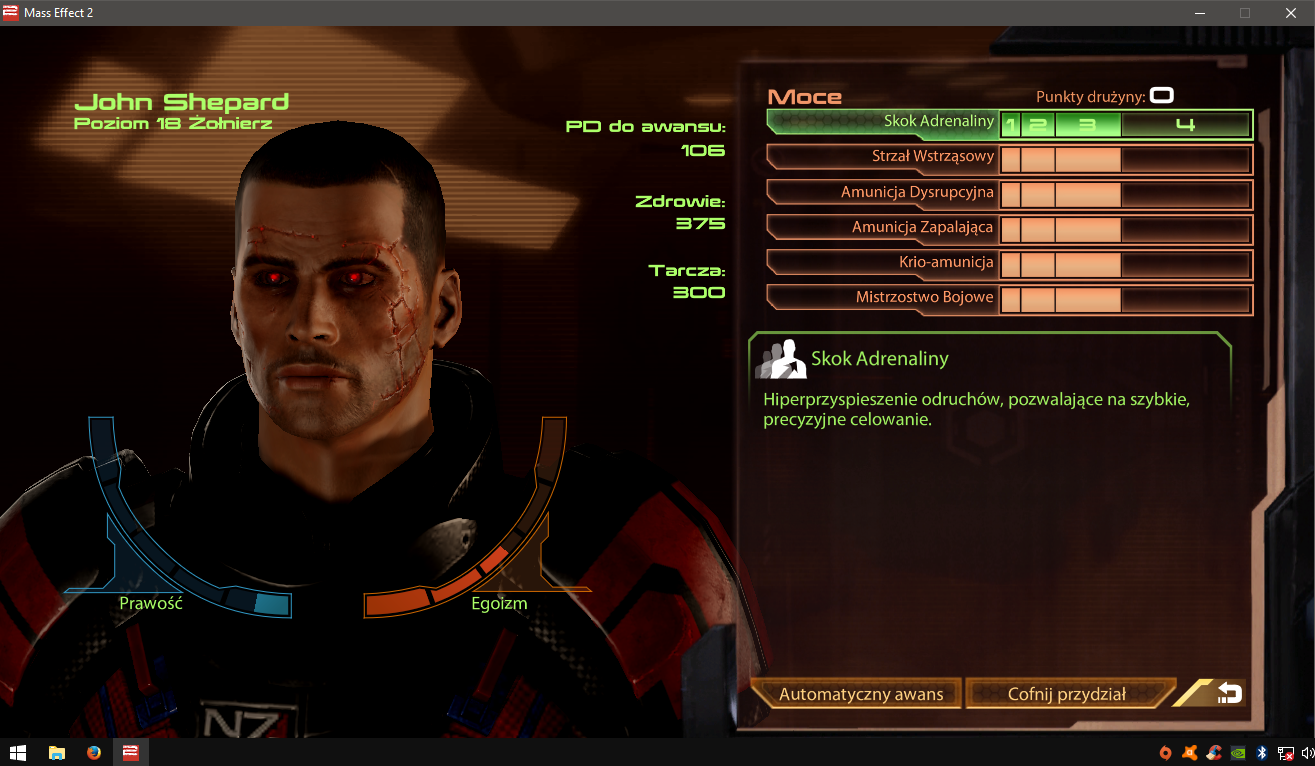Select the Mistrzostwo Bojowe power
The image size is (1315, 766).
click(x=925, y=297)
